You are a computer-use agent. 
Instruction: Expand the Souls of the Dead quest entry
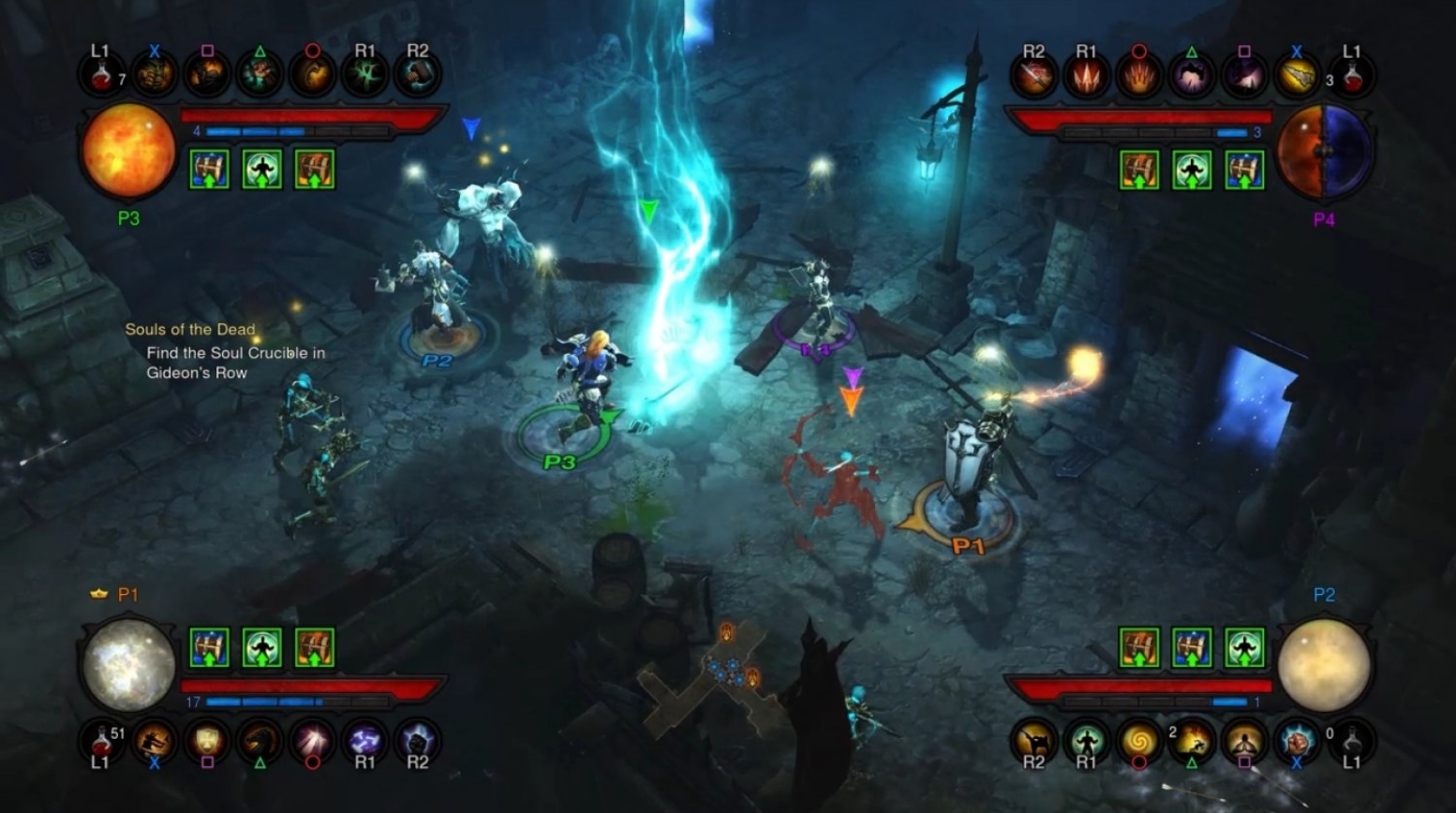click(190, 330)
